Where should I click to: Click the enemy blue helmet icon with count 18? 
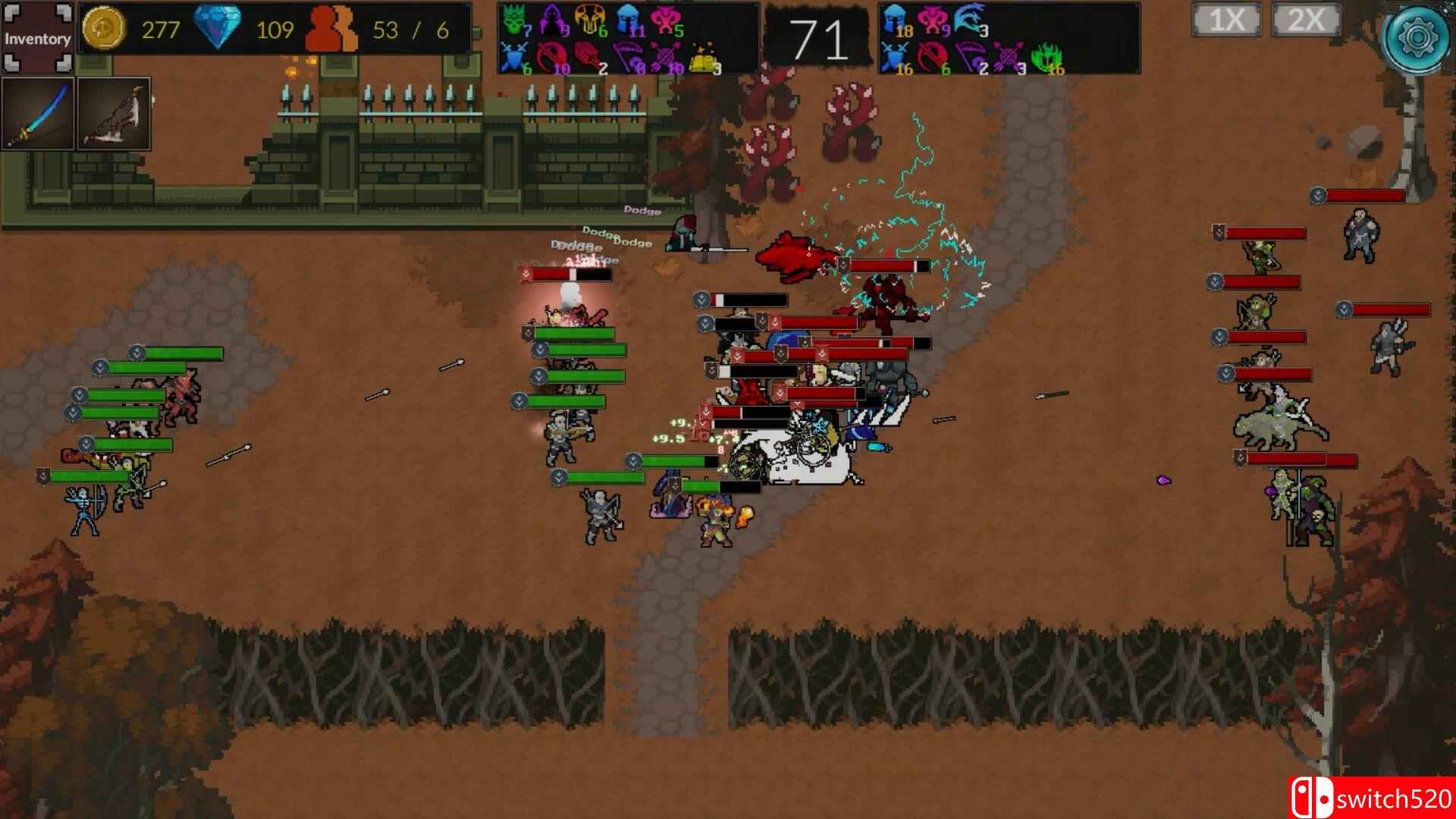(x=894, y=19)
